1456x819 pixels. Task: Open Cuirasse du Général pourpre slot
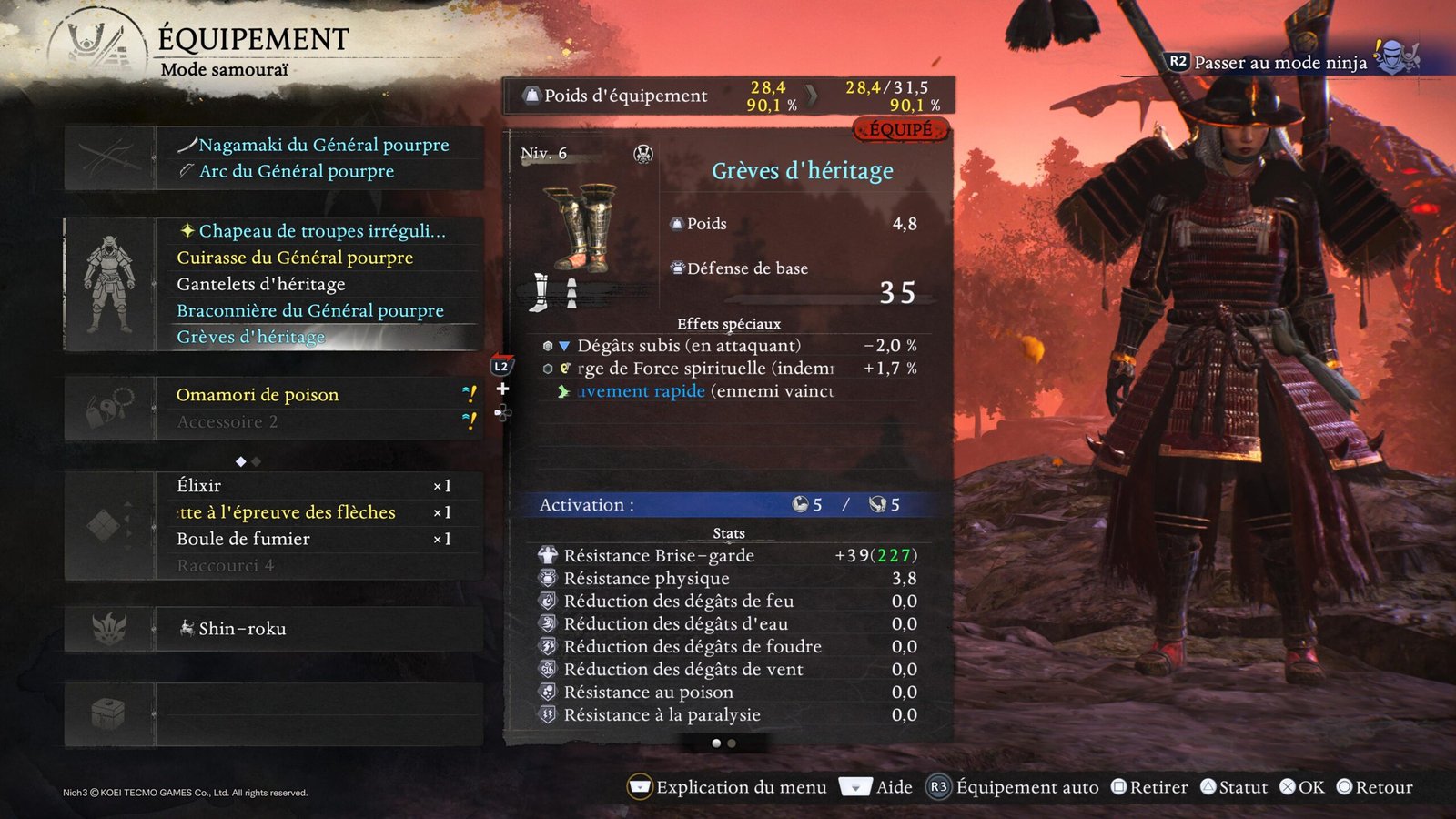pos(295,258)
